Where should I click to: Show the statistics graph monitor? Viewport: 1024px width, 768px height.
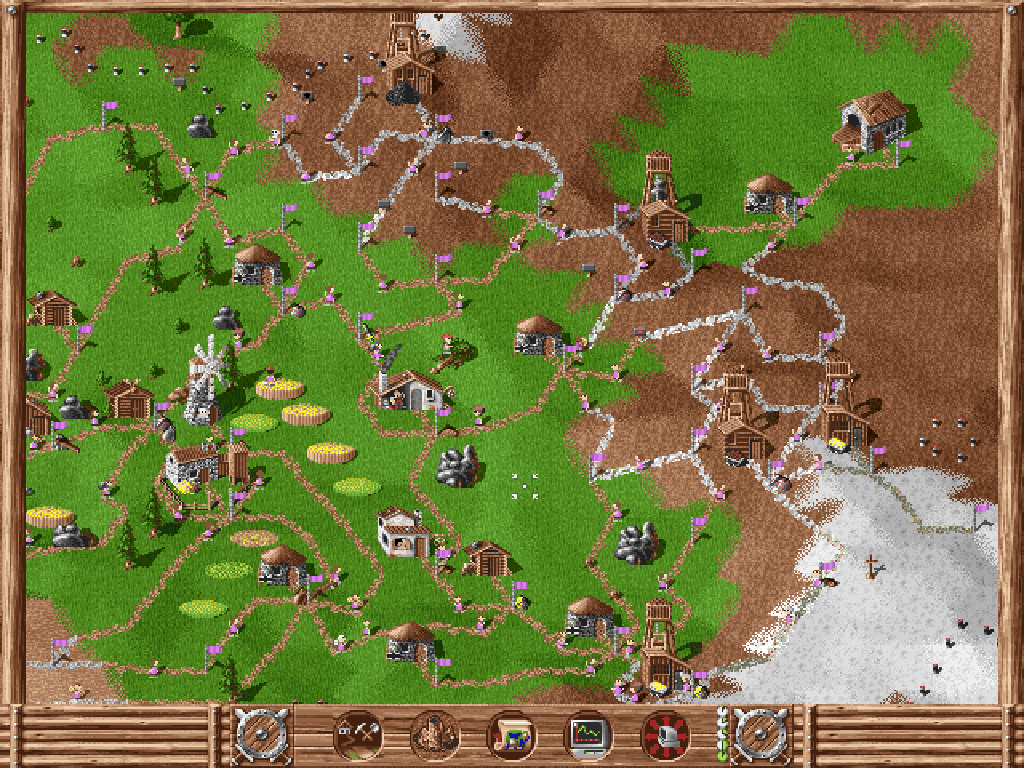(x=588, y=737)
